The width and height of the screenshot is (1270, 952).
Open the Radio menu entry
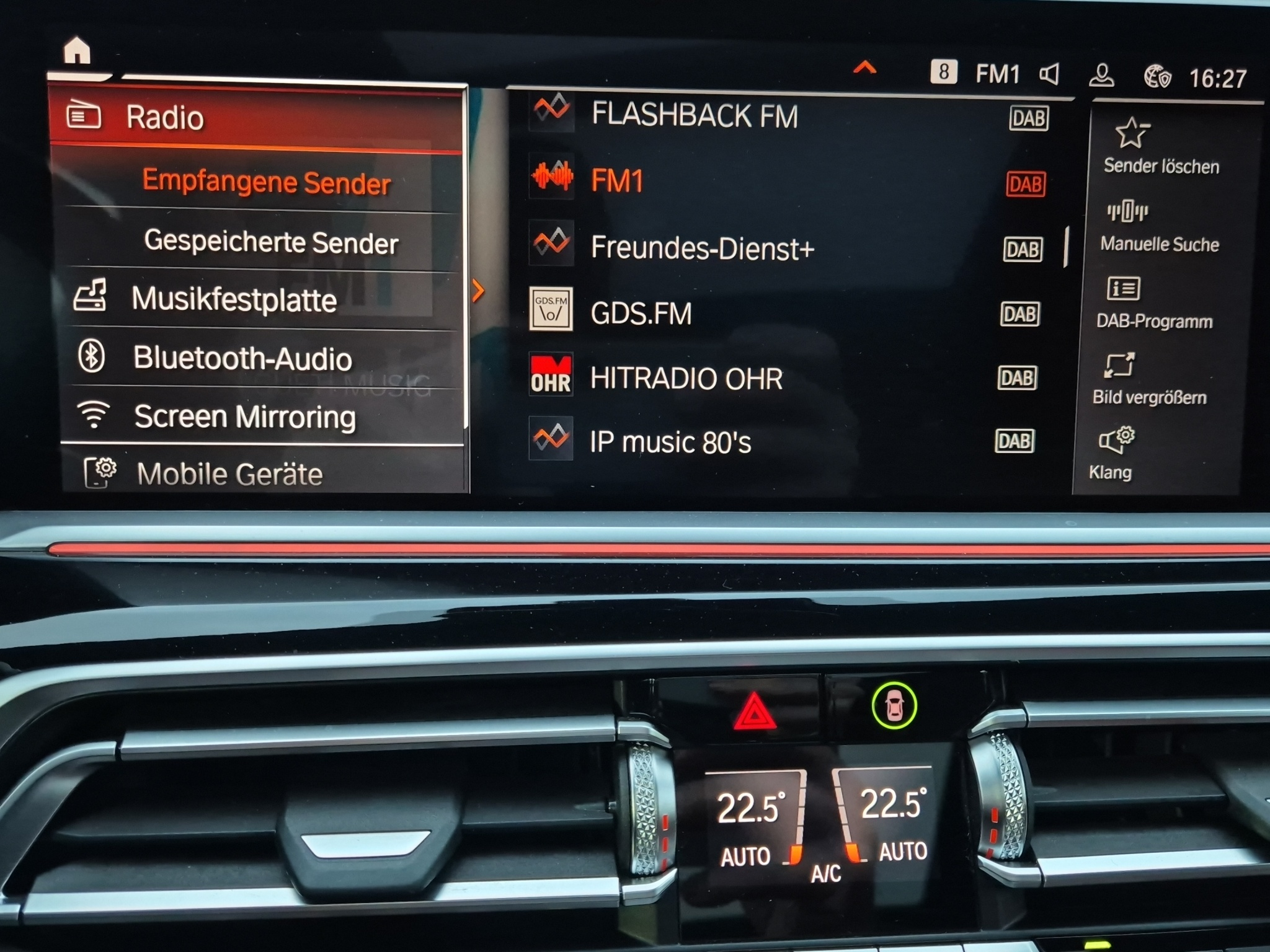pos(164,118)
